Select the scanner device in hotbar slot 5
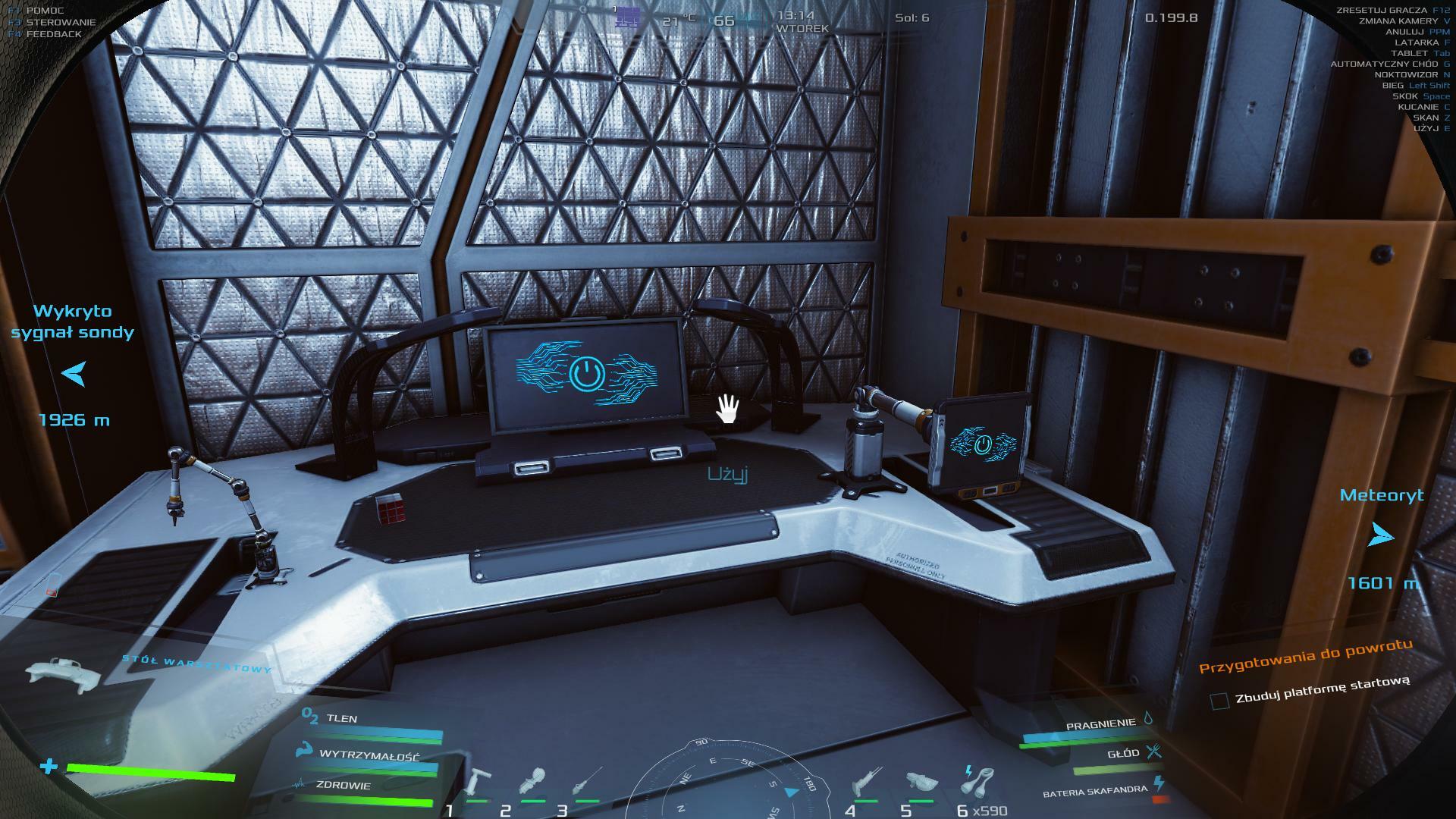Viewport: 1456px width, 819px height. 921,781
